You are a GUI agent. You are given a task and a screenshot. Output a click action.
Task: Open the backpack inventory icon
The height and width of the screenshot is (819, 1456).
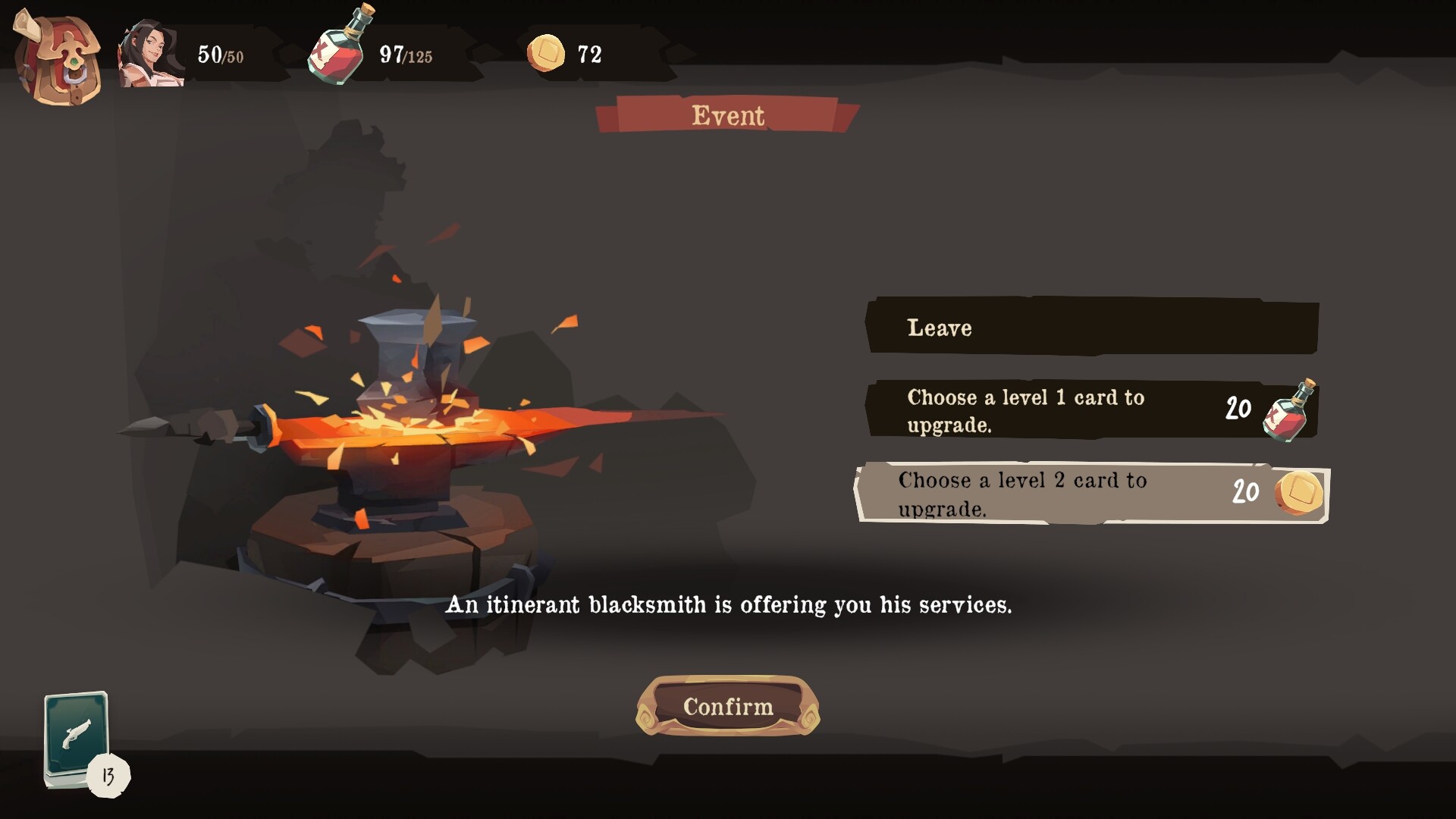(x=58, y=59)
